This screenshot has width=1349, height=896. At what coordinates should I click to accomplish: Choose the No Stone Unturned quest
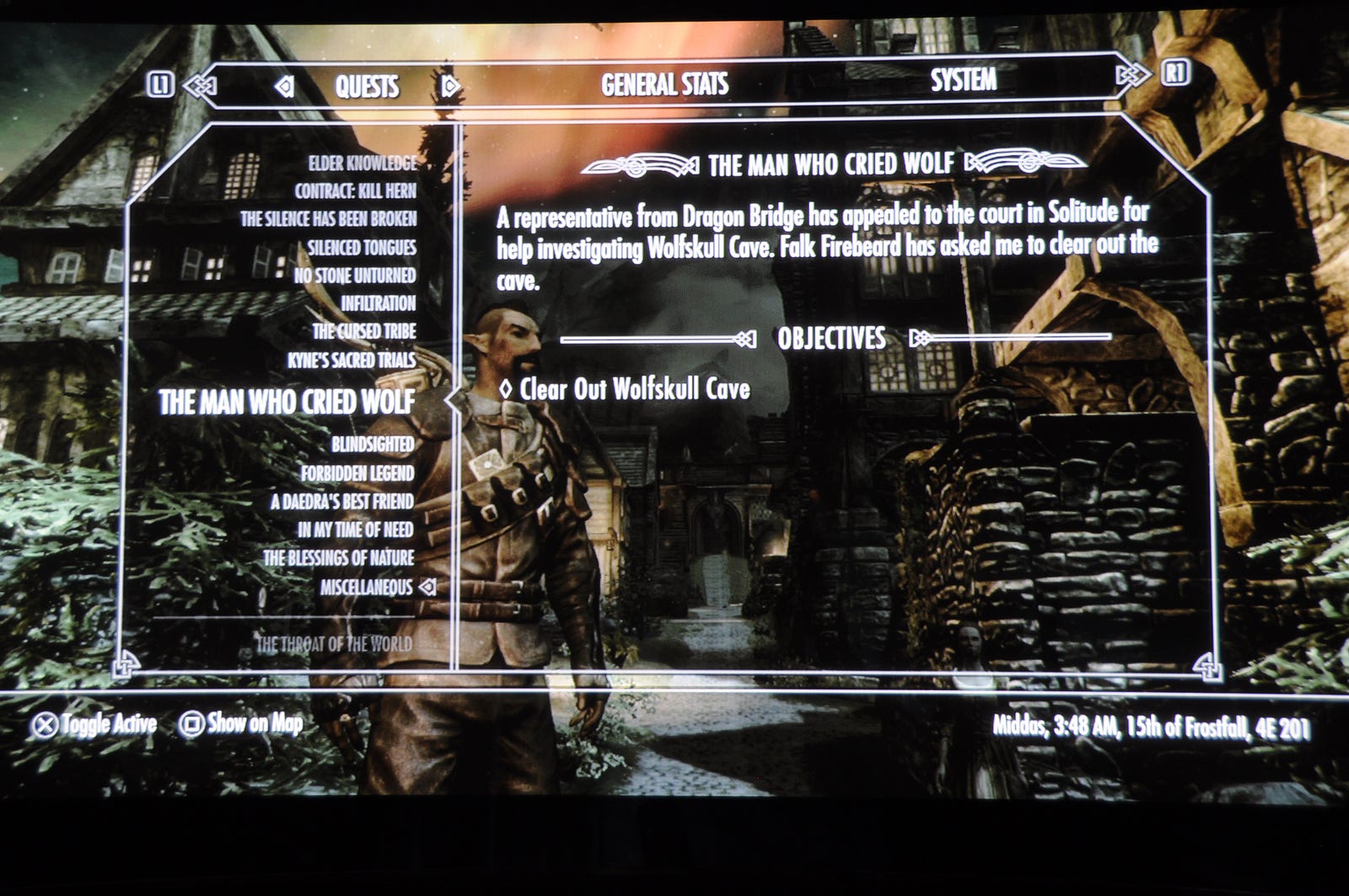click(x=354, y=275)
